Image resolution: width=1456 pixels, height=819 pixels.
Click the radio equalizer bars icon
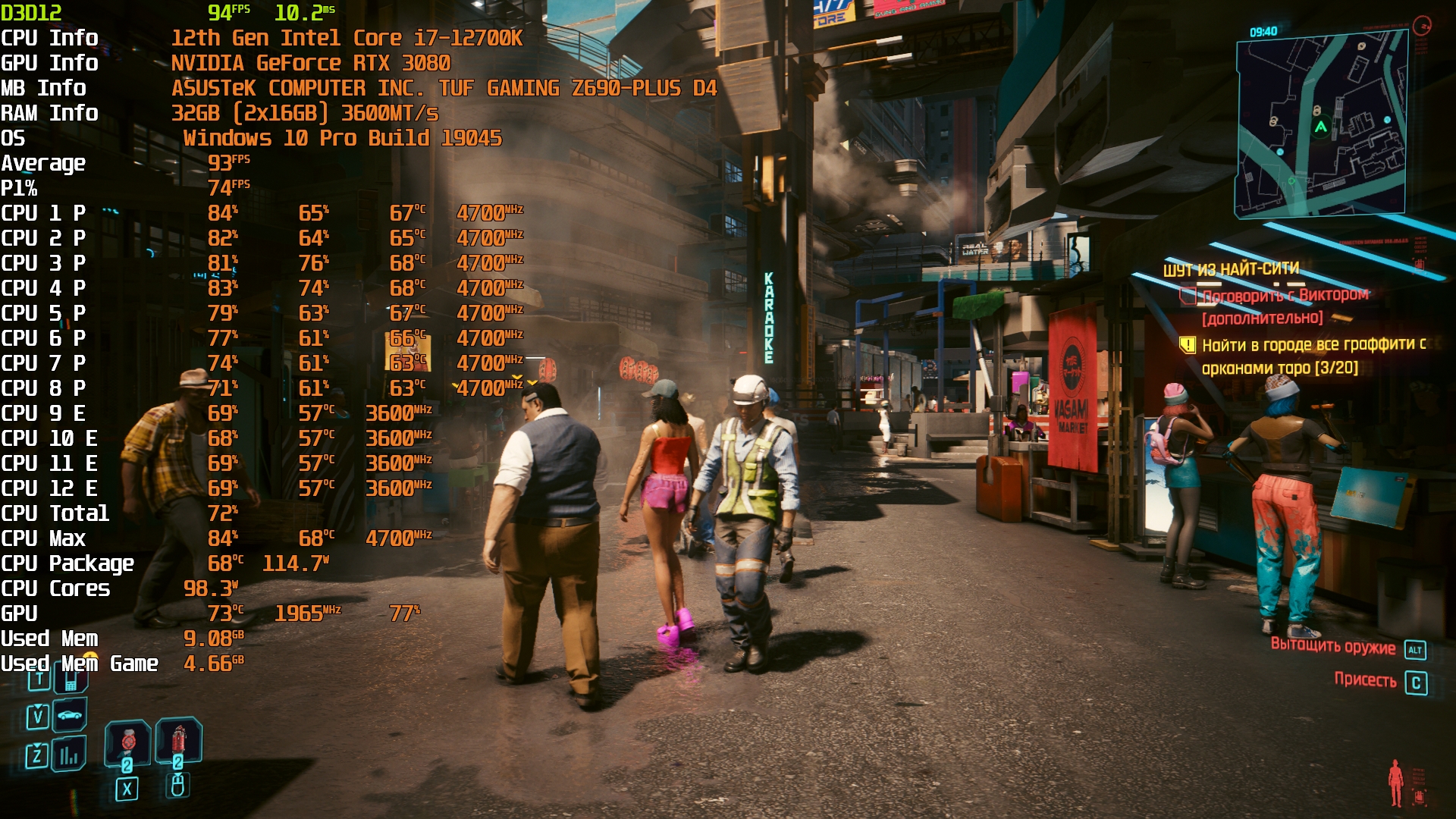click(x=70, y=755)
